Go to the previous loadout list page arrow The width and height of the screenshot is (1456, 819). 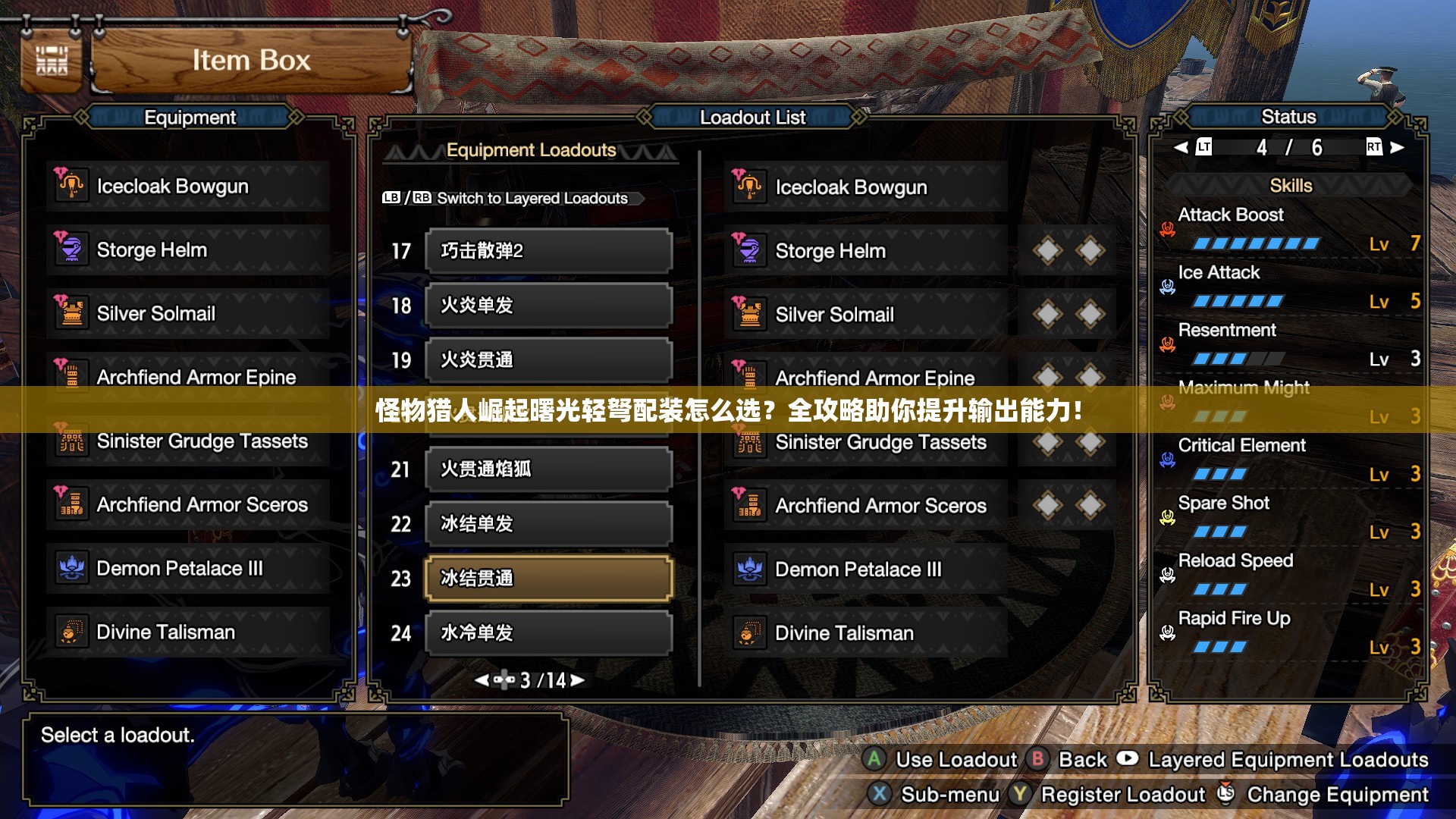click(x=482, y=680)
